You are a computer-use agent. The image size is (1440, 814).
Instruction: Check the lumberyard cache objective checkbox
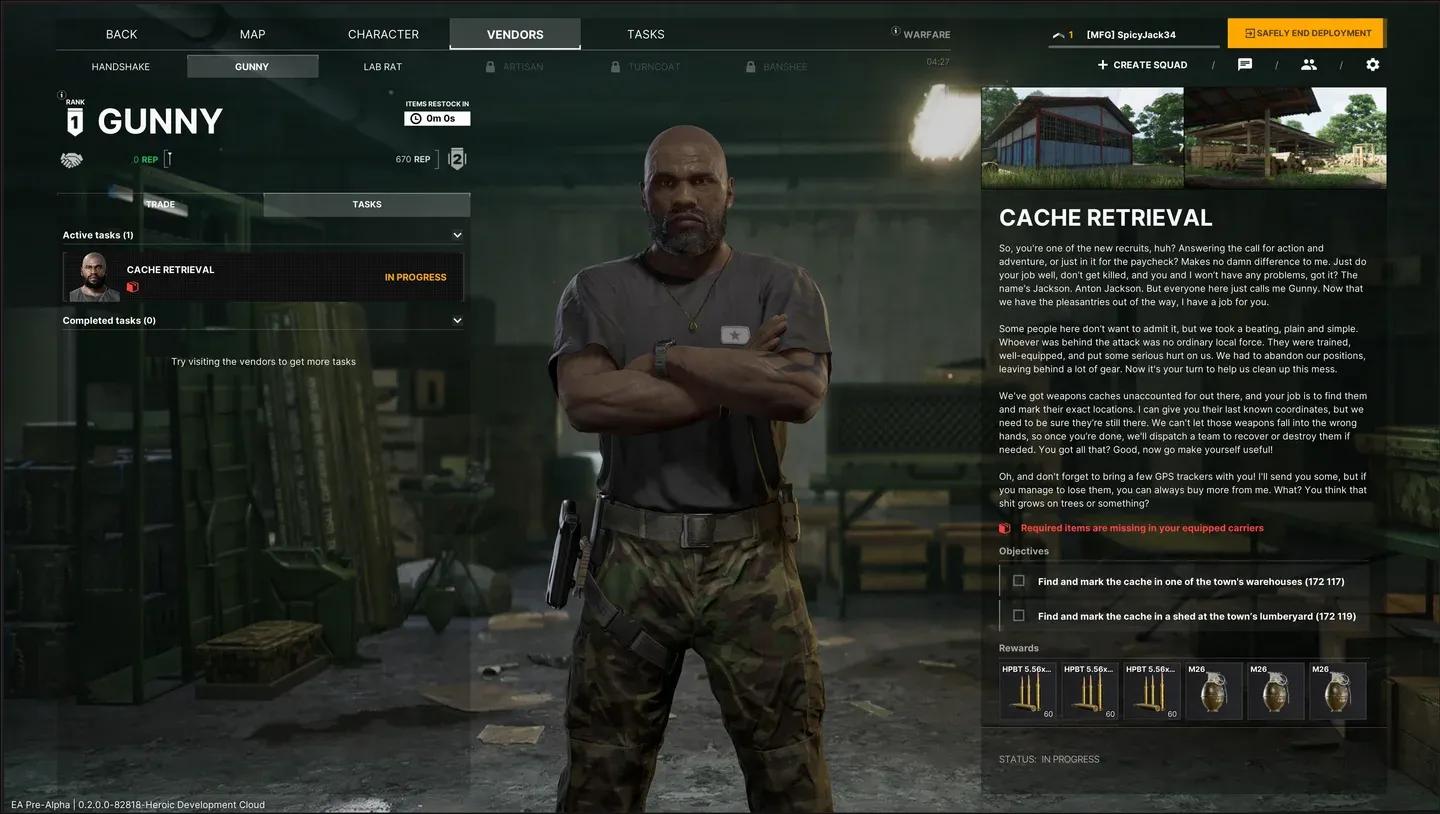tap(1018, 615)
